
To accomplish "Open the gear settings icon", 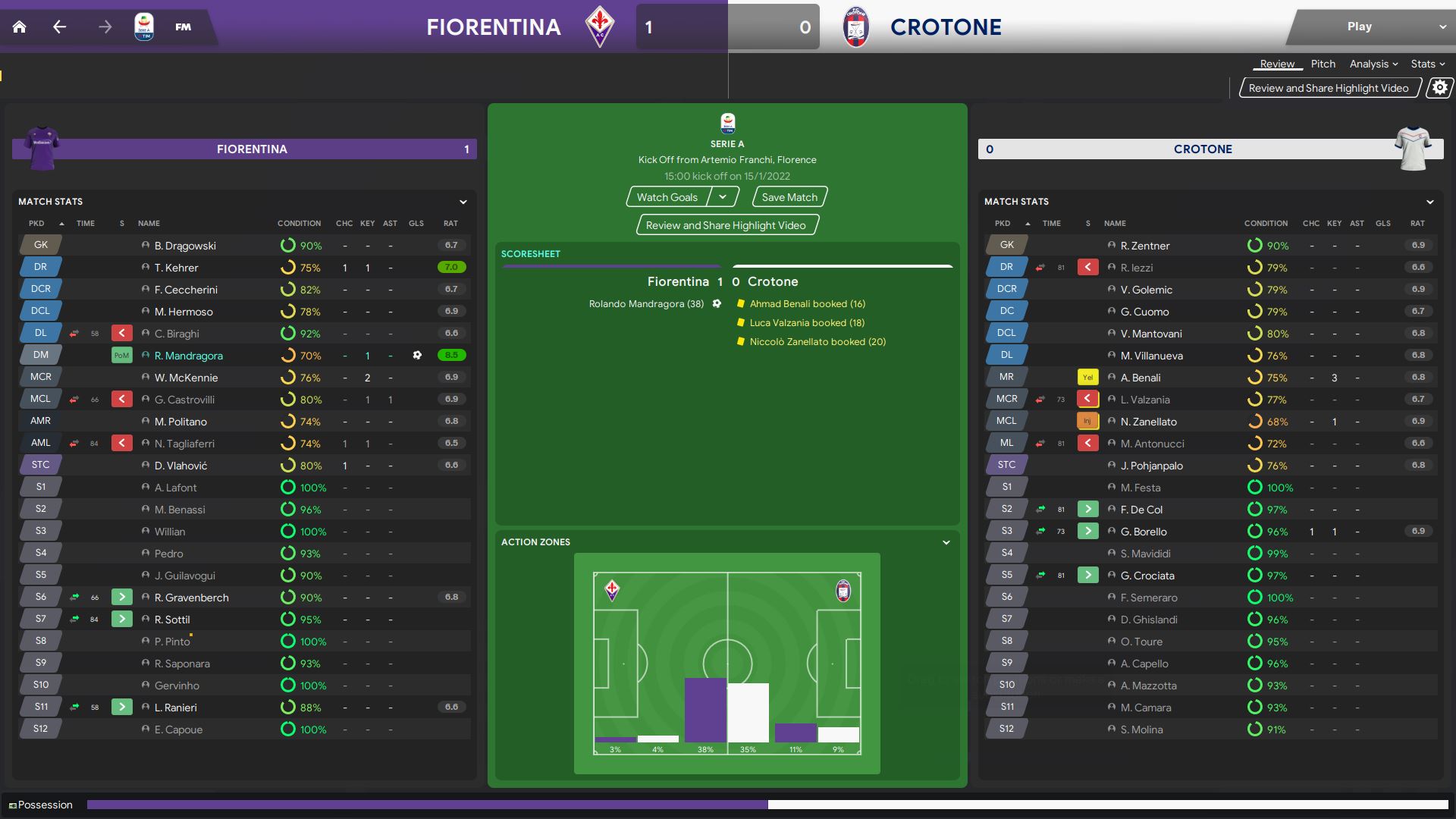I will click(x=1439, y=88).
